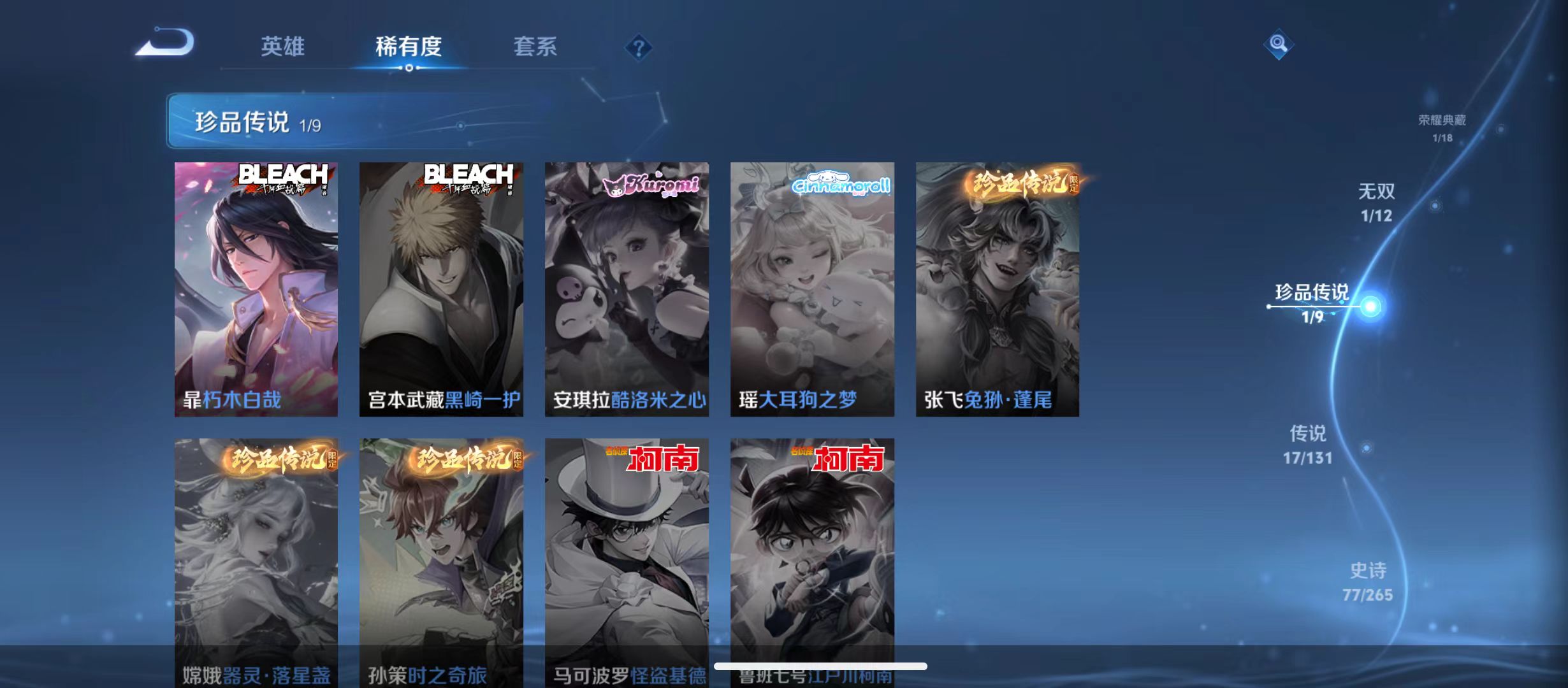Switch to the 英雄 tab
The height and width of the screenshot is (688, 1568).
283,46
